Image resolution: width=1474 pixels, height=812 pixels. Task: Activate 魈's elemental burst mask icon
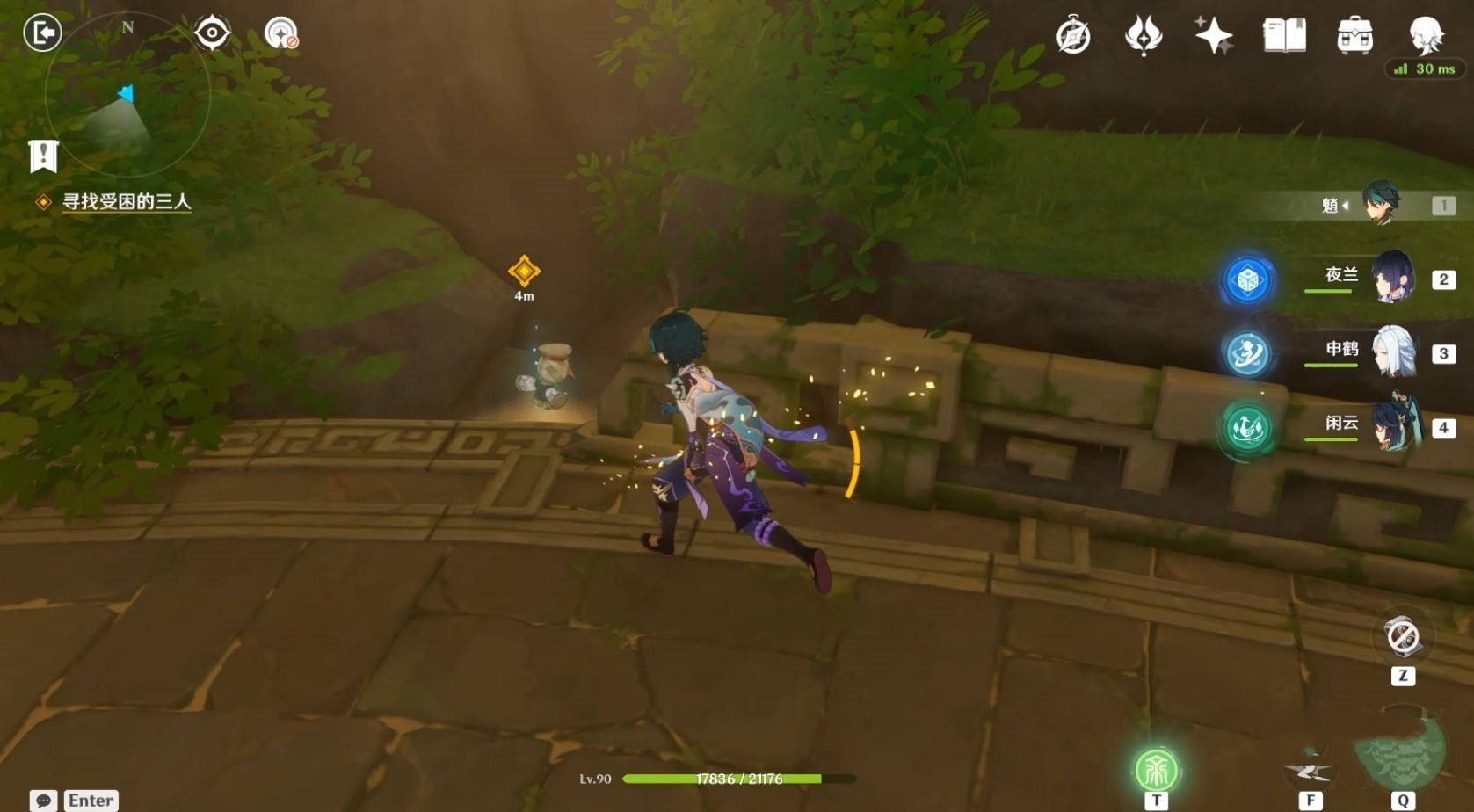(x=1400, y=751)
